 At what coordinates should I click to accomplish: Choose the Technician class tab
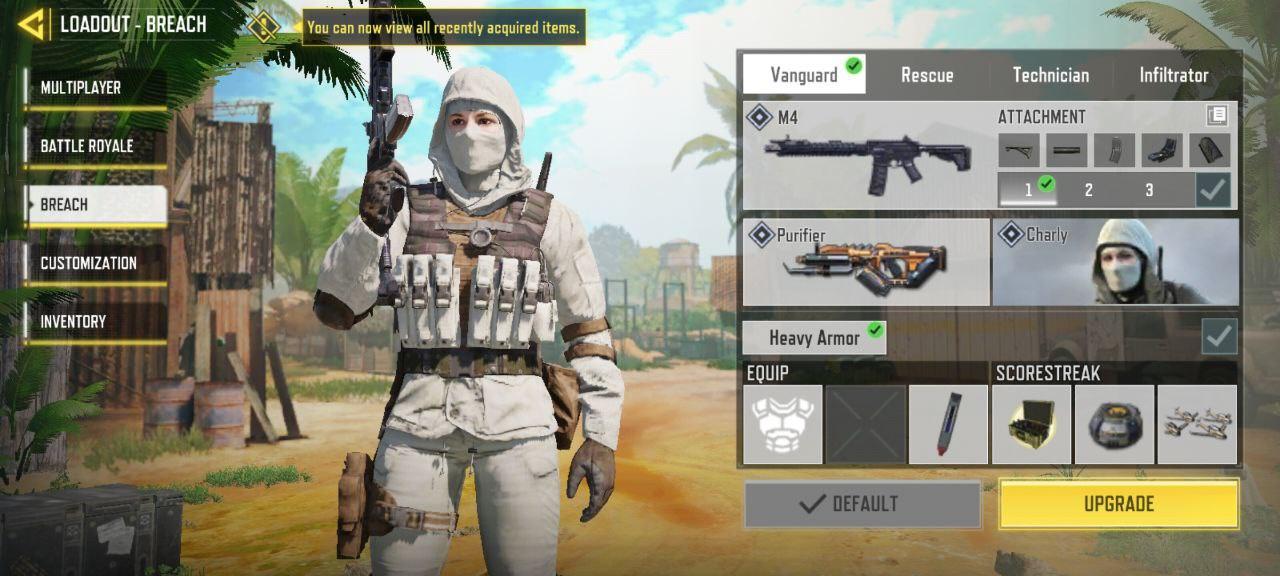1050,75
